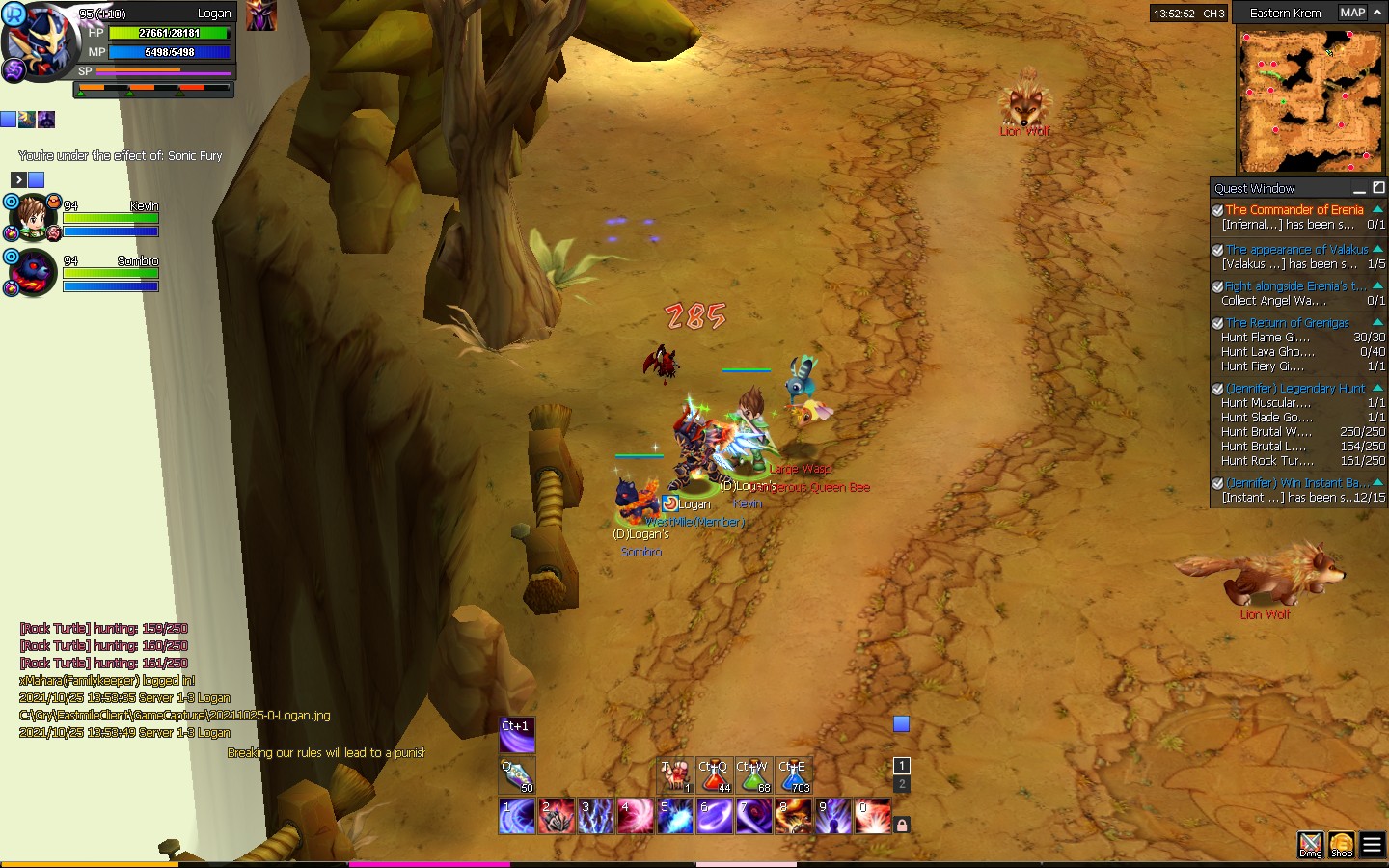Open the full MAP view
This screenshot has width=1389, height=868.
[1351, 13]
